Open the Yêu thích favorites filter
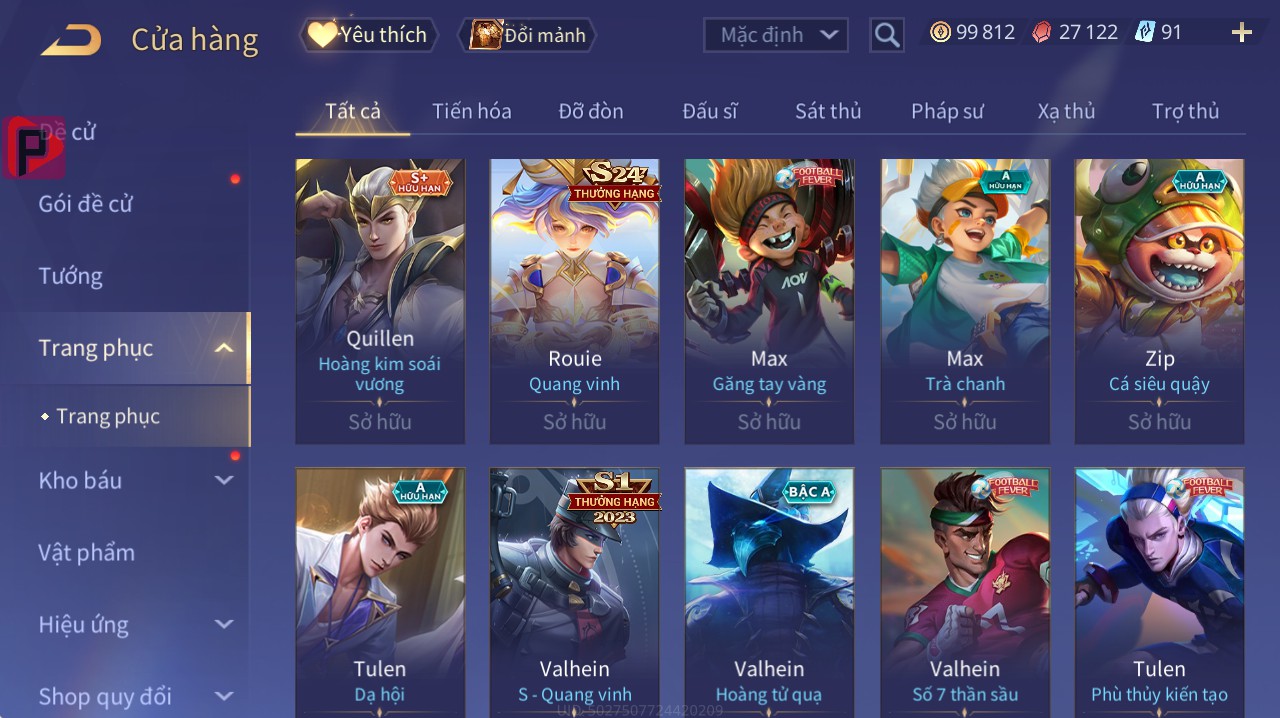The height and width of the screenshot is (718, 1280). point(368,35)
